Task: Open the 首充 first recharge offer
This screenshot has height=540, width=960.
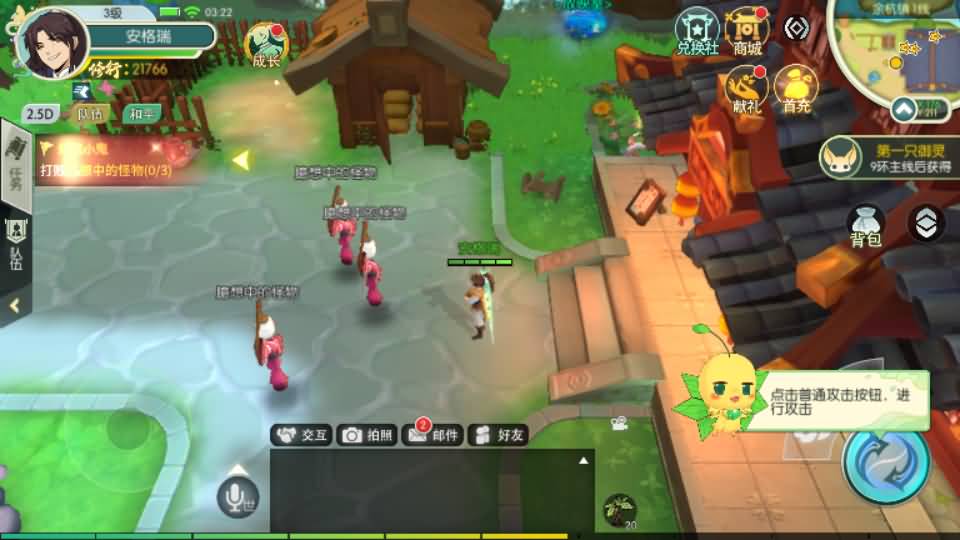Action: (797, 90)
